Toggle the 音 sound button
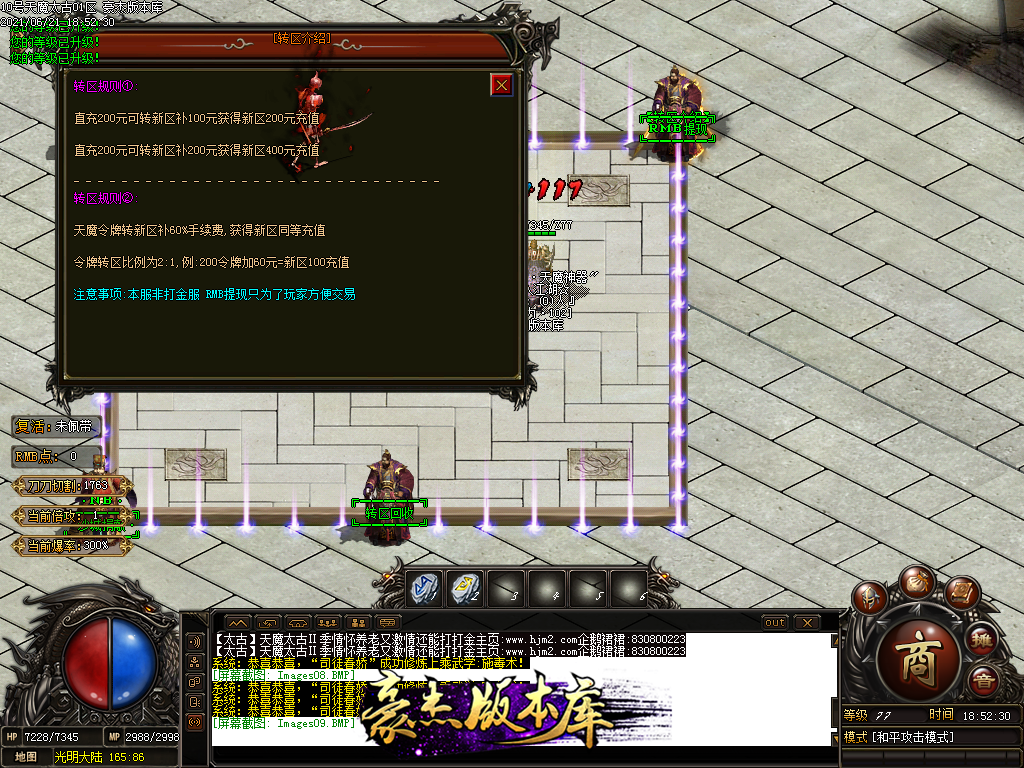 pyautogui.click(x=984, y=682)
